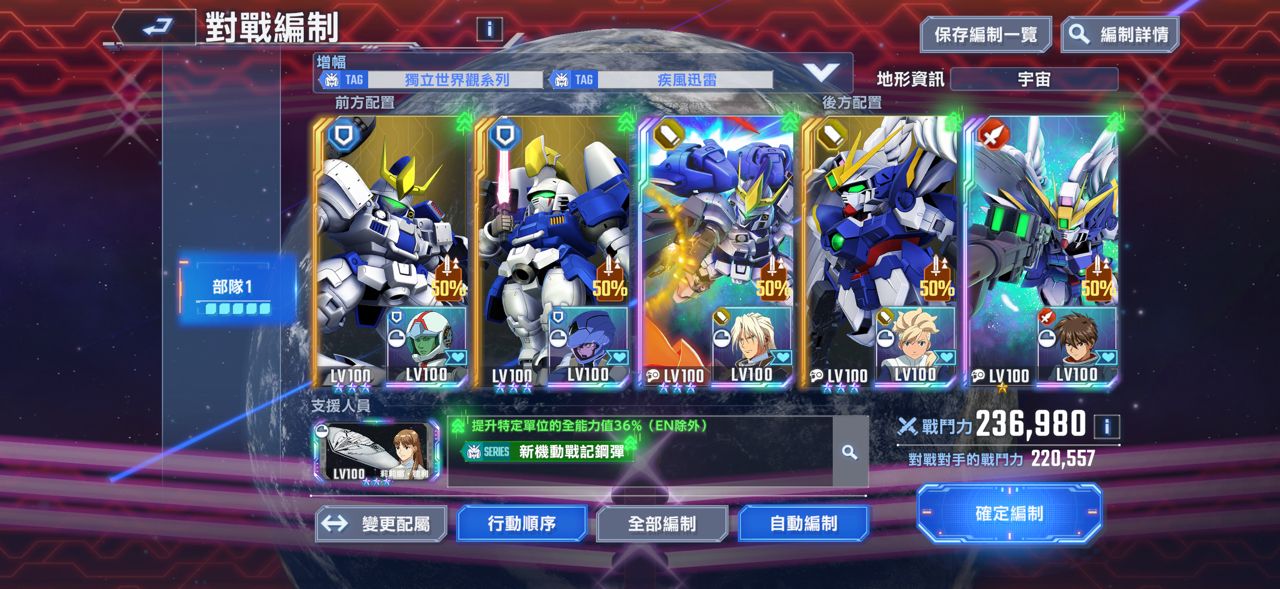The width and height of the screenshot is (1280, 589).
Task: Open info icon next to 戰鬥力 236,980
Action: click(x=1106, y=426)
